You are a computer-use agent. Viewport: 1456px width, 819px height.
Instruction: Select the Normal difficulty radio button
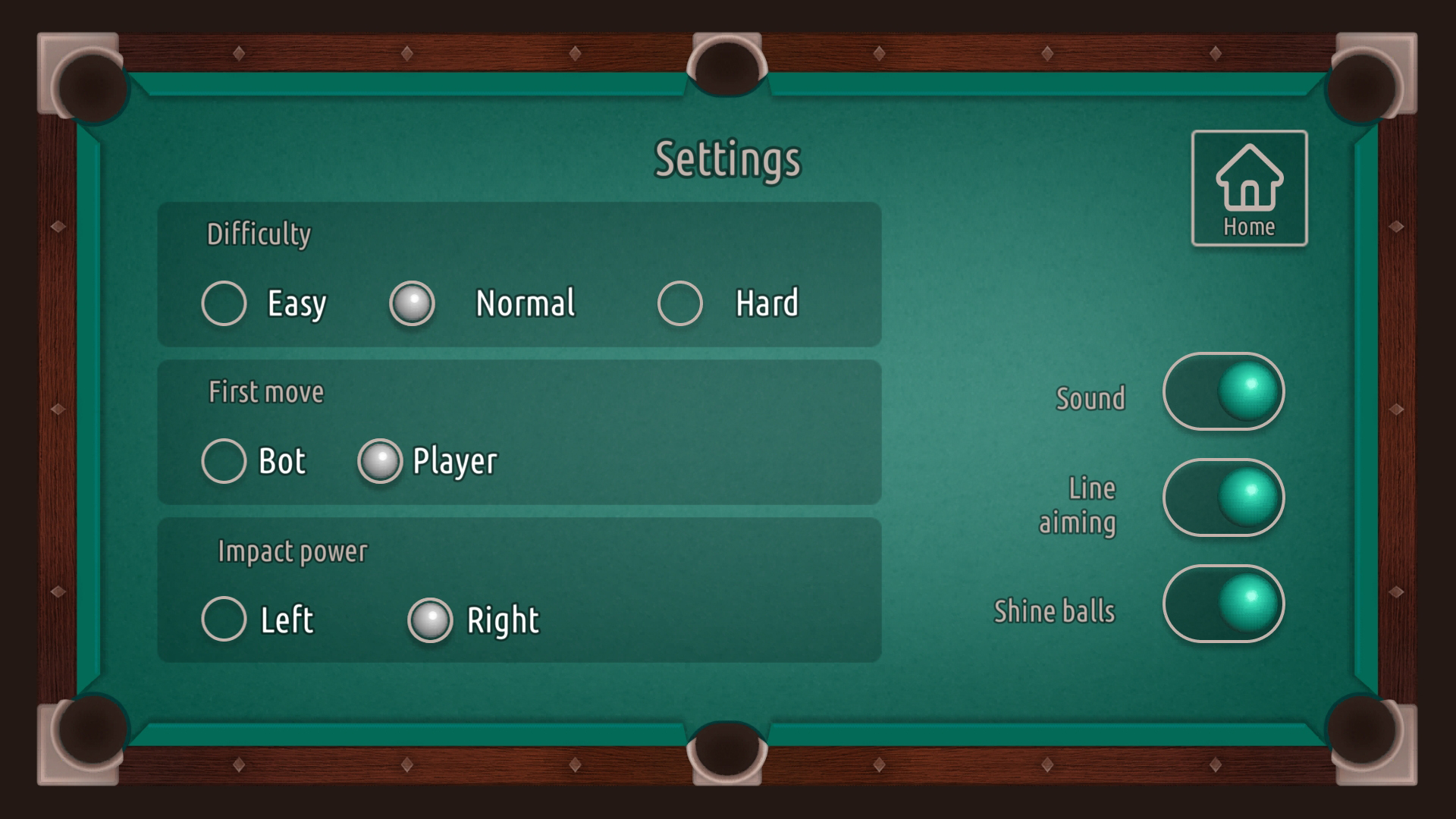[x=412, y=303]
